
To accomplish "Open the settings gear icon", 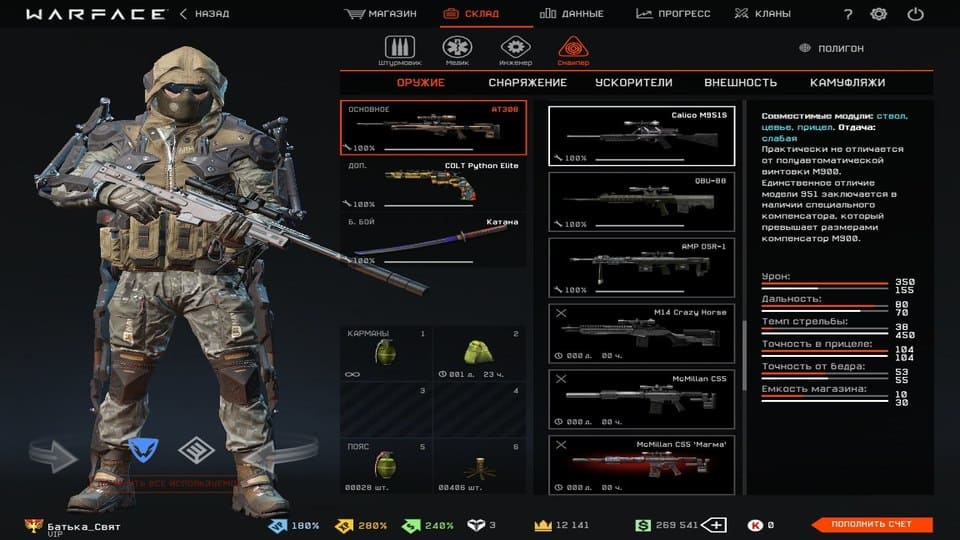I will click(x=878, y=14).
